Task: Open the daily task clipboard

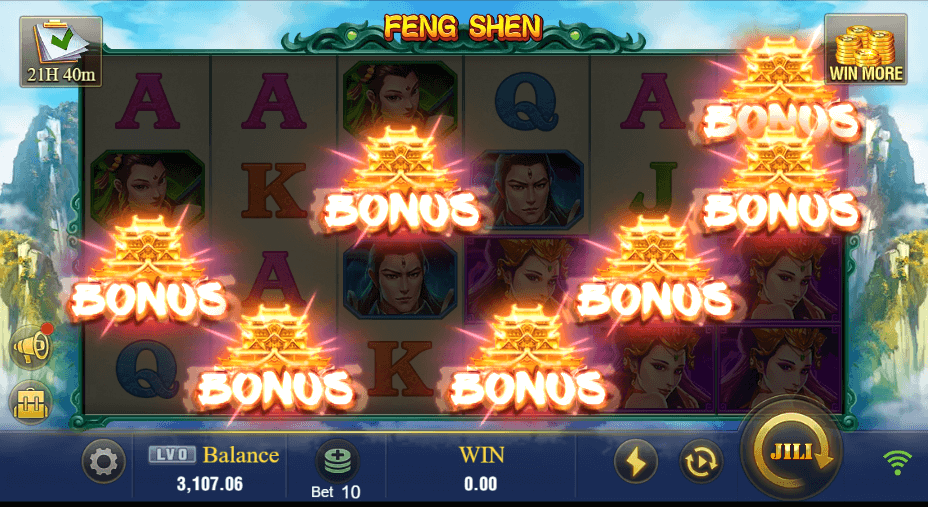Action: [60, 50]
